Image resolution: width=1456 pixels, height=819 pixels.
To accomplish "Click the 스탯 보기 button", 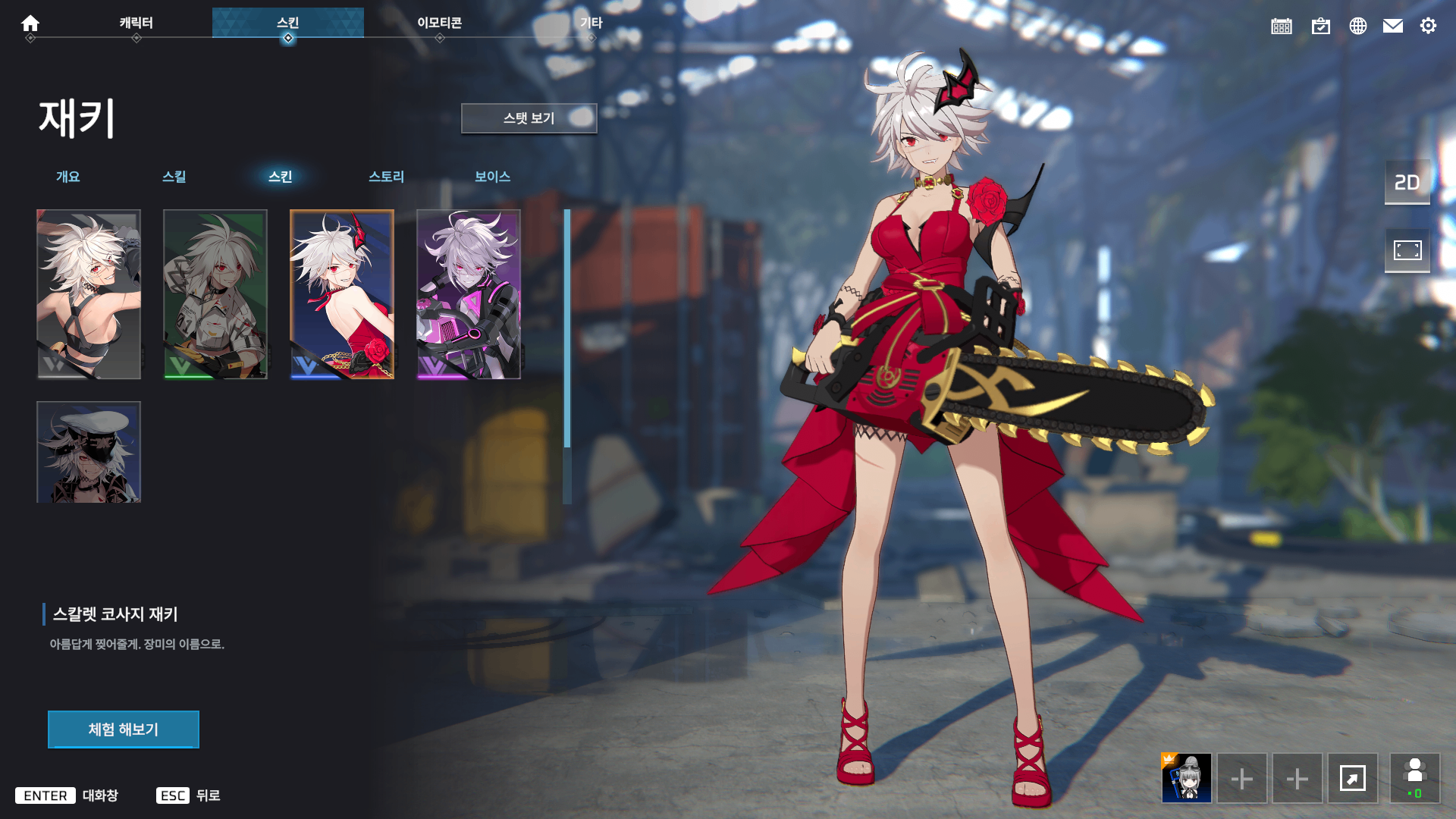I will [529, 118].
